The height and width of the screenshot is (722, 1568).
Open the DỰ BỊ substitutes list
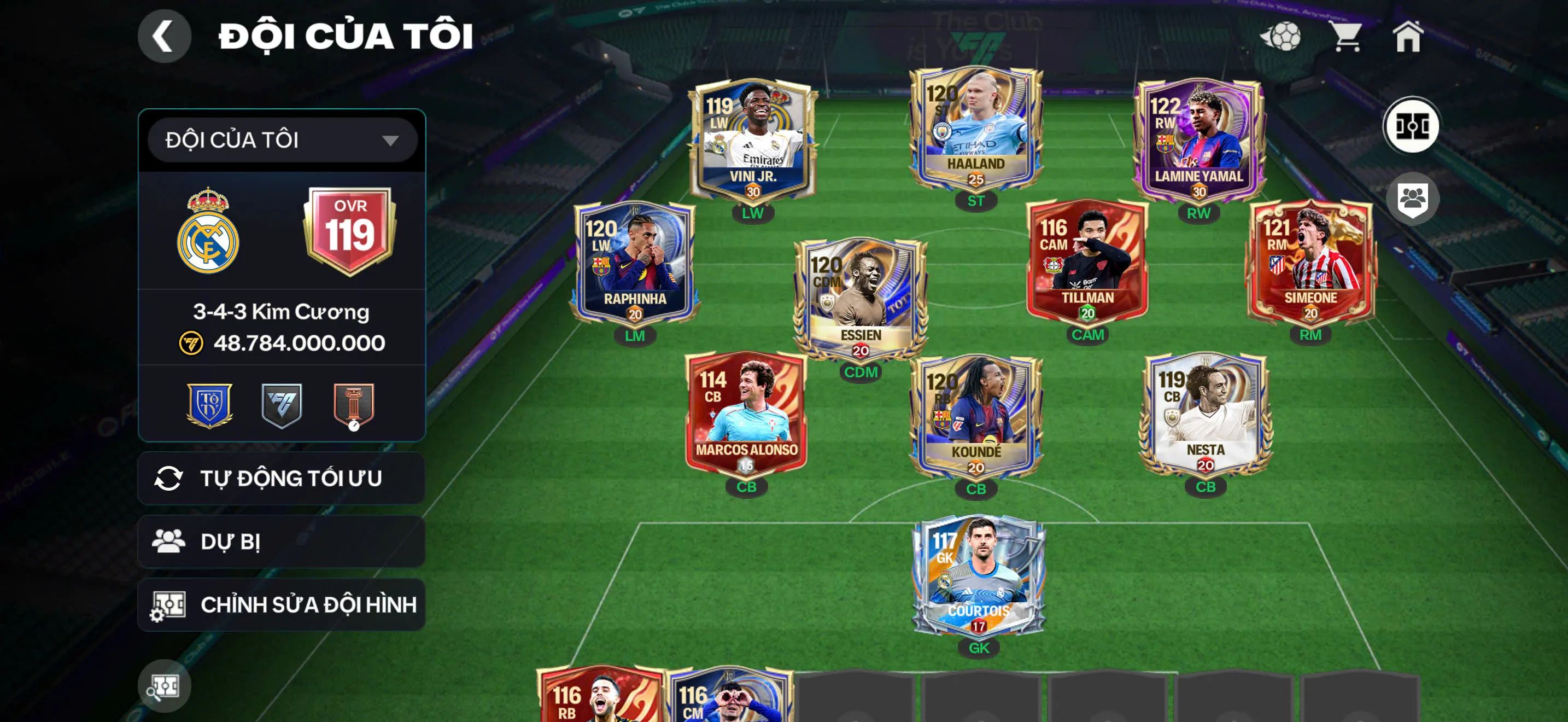tap(282, 542)
